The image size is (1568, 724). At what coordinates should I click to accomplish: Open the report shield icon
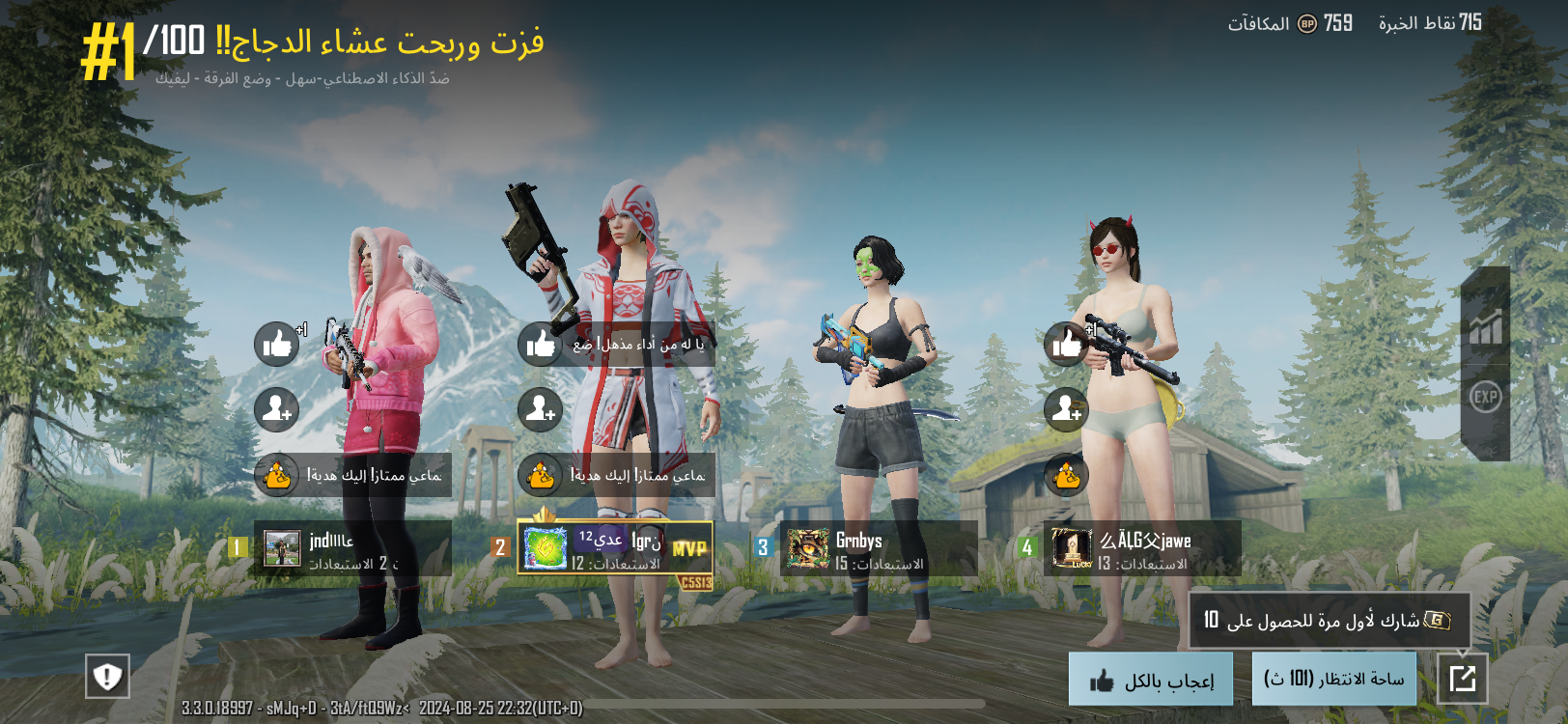(x=107, y=676)
